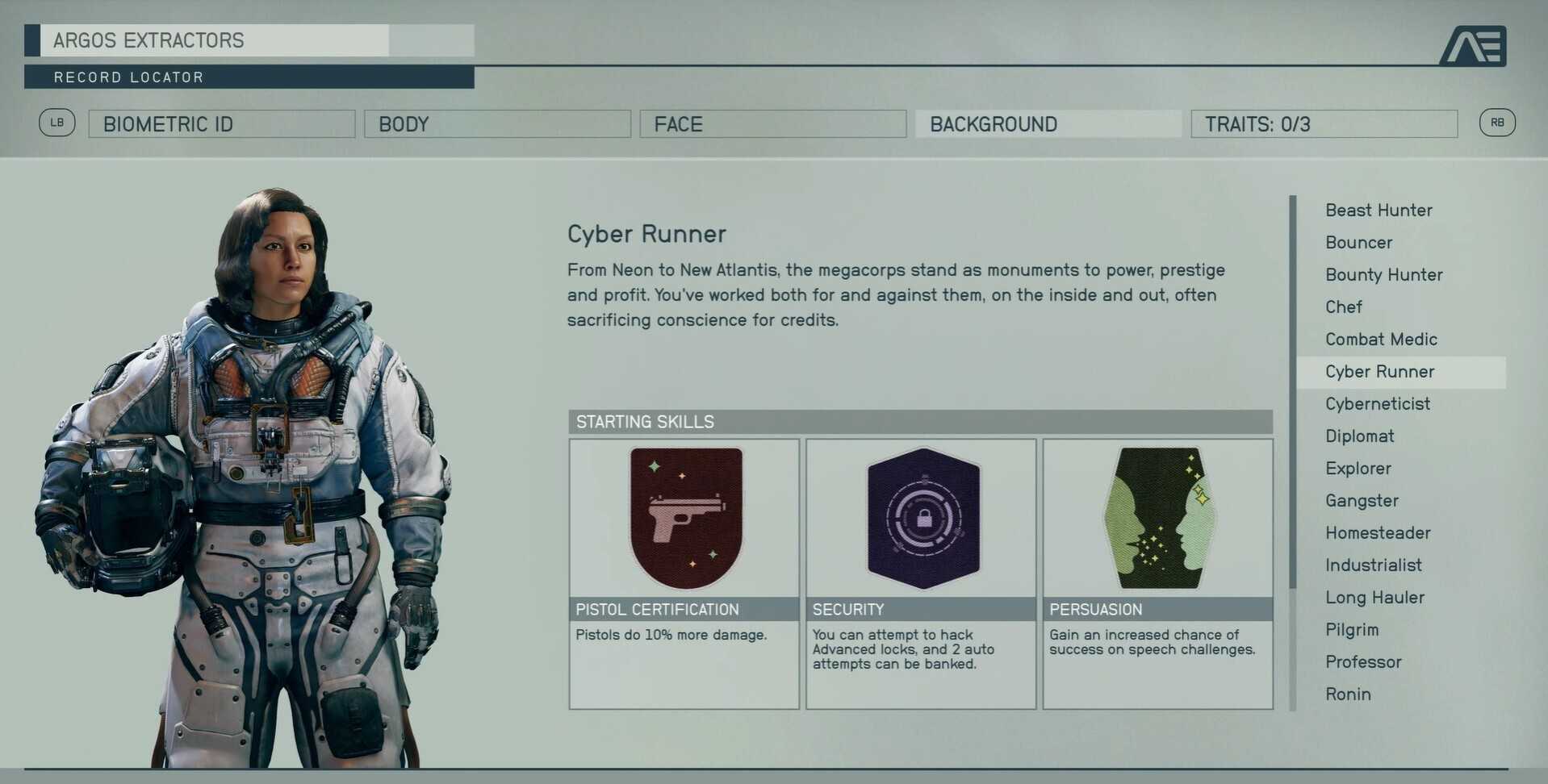This screenshot has width=1548, height=784.
Task: Switch to the Biometric ID tab
Action: click(221, 124)
